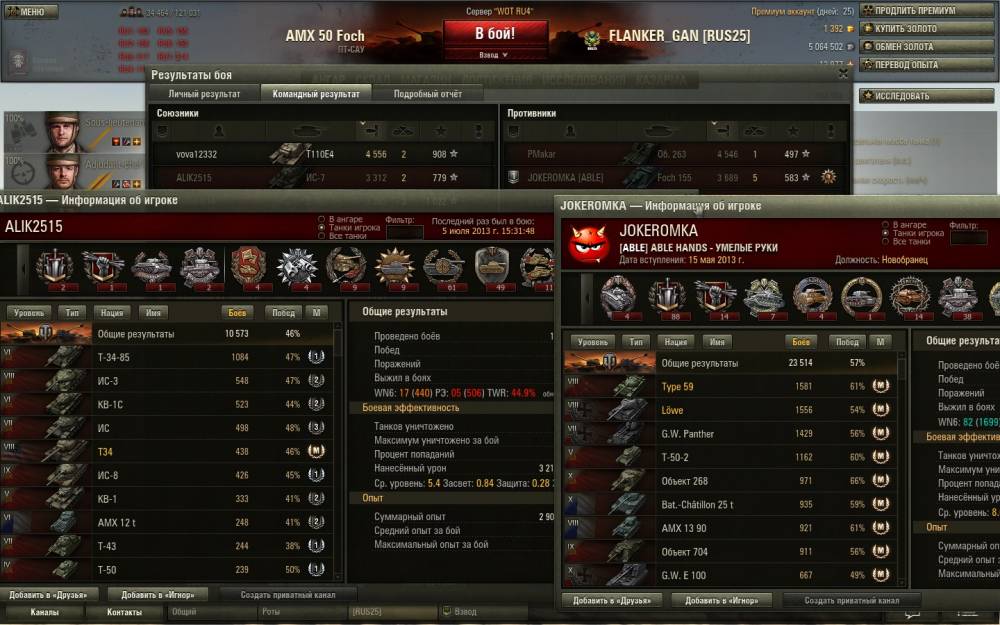Close the battle results window
The width and height of the screenshot is (1000, 625).
tap(843, 74)
